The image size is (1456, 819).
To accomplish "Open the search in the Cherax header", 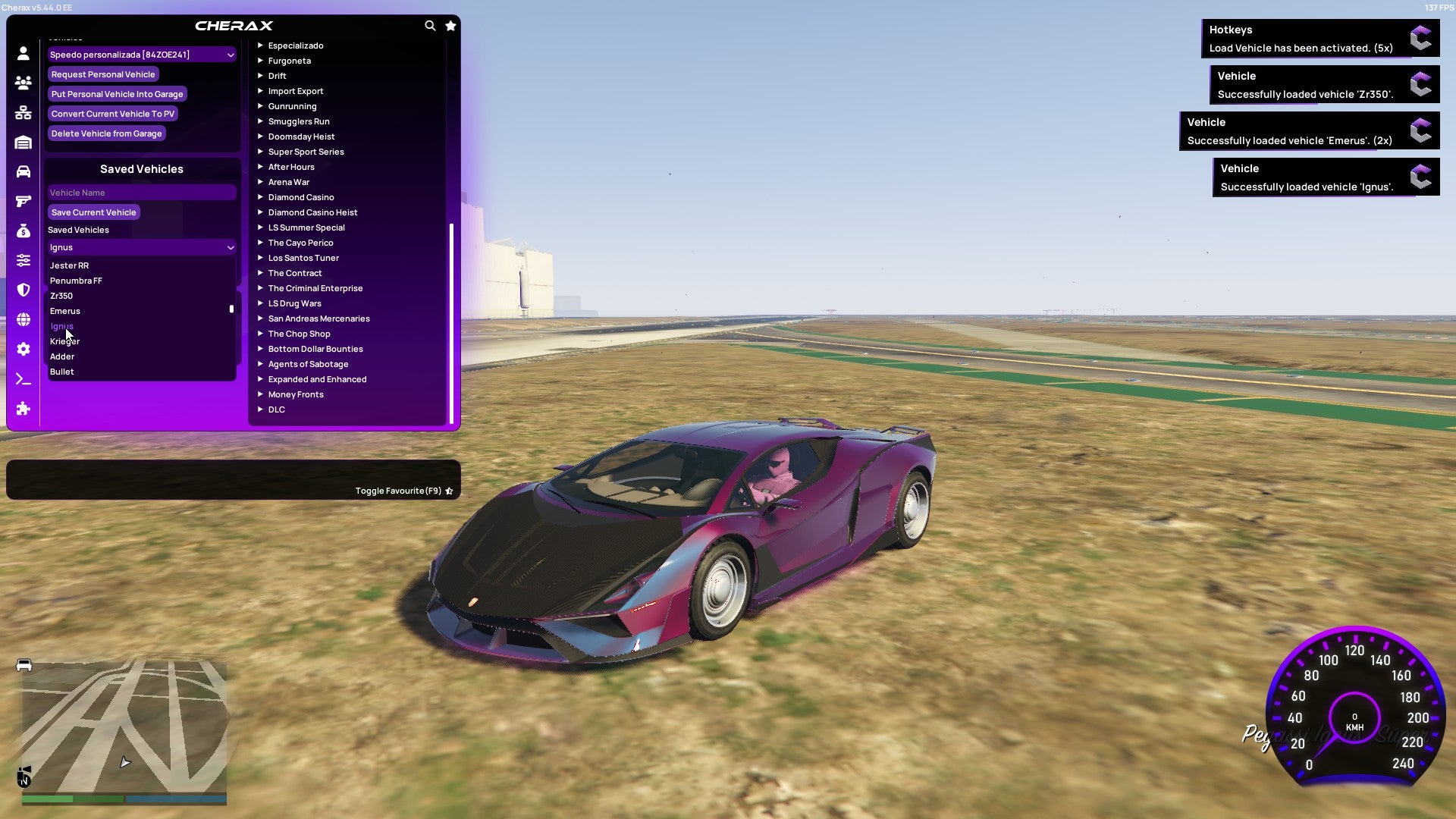I will pos(430,25).
